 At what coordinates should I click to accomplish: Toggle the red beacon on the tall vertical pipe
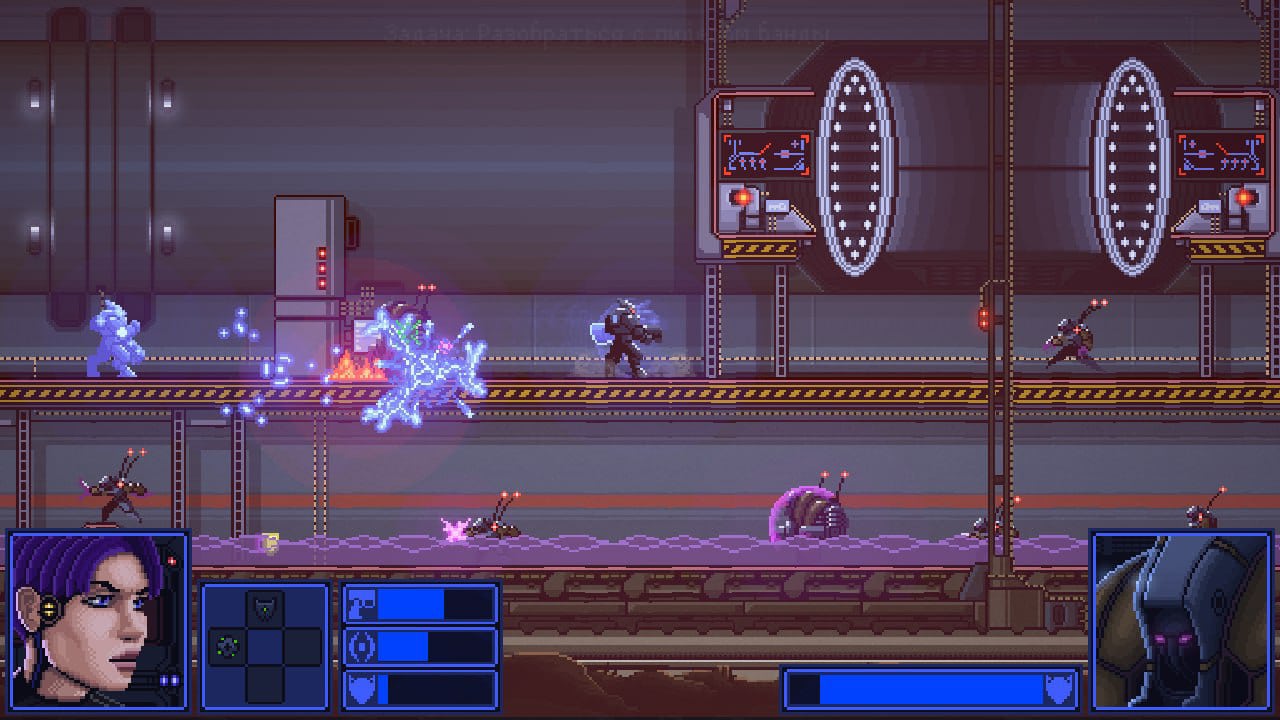[985, 318]
